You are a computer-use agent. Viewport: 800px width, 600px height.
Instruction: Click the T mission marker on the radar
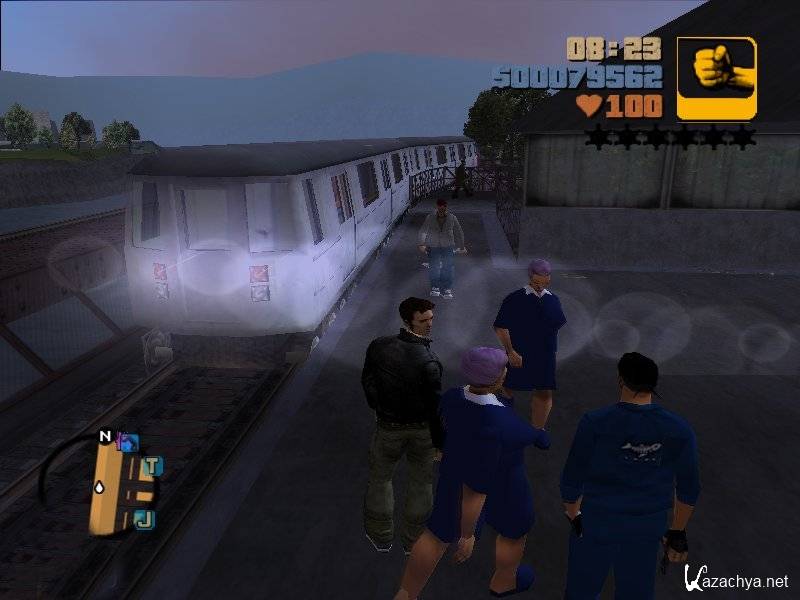[x=152, y=466]
